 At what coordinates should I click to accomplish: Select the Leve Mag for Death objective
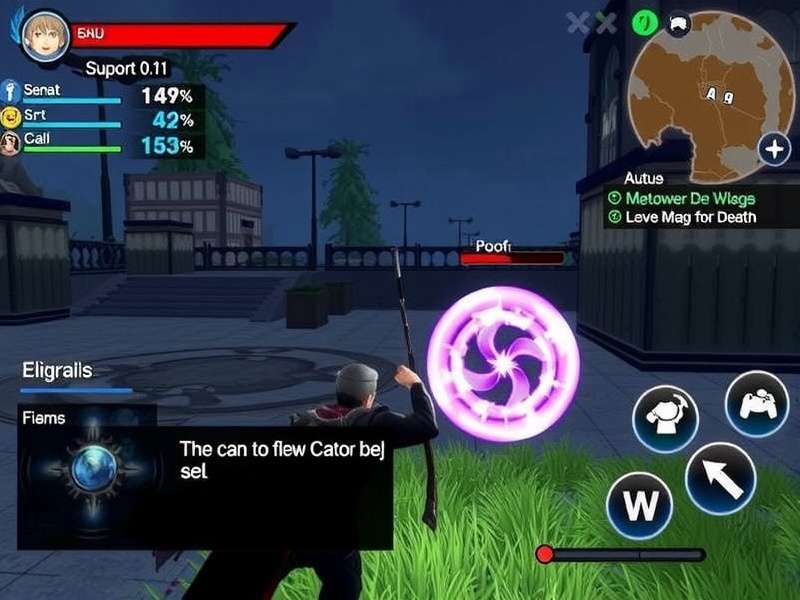pyautogui.click(x=690, y=217)
